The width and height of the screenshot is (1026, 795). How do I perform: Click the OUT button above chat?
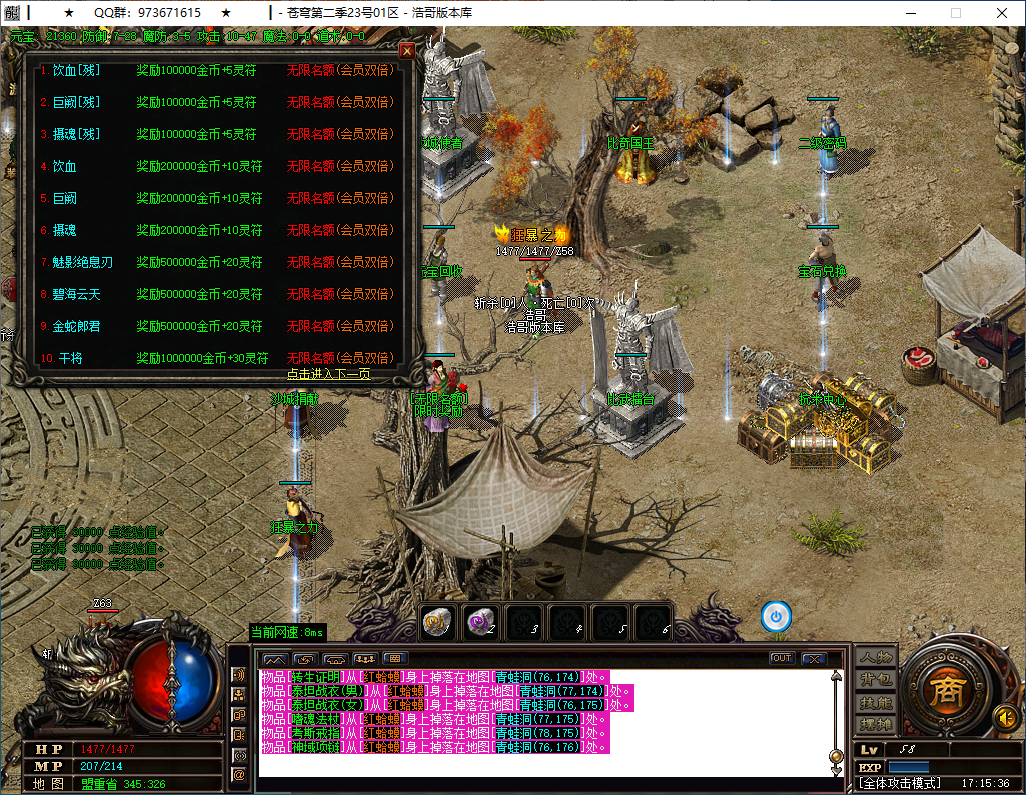782,658
